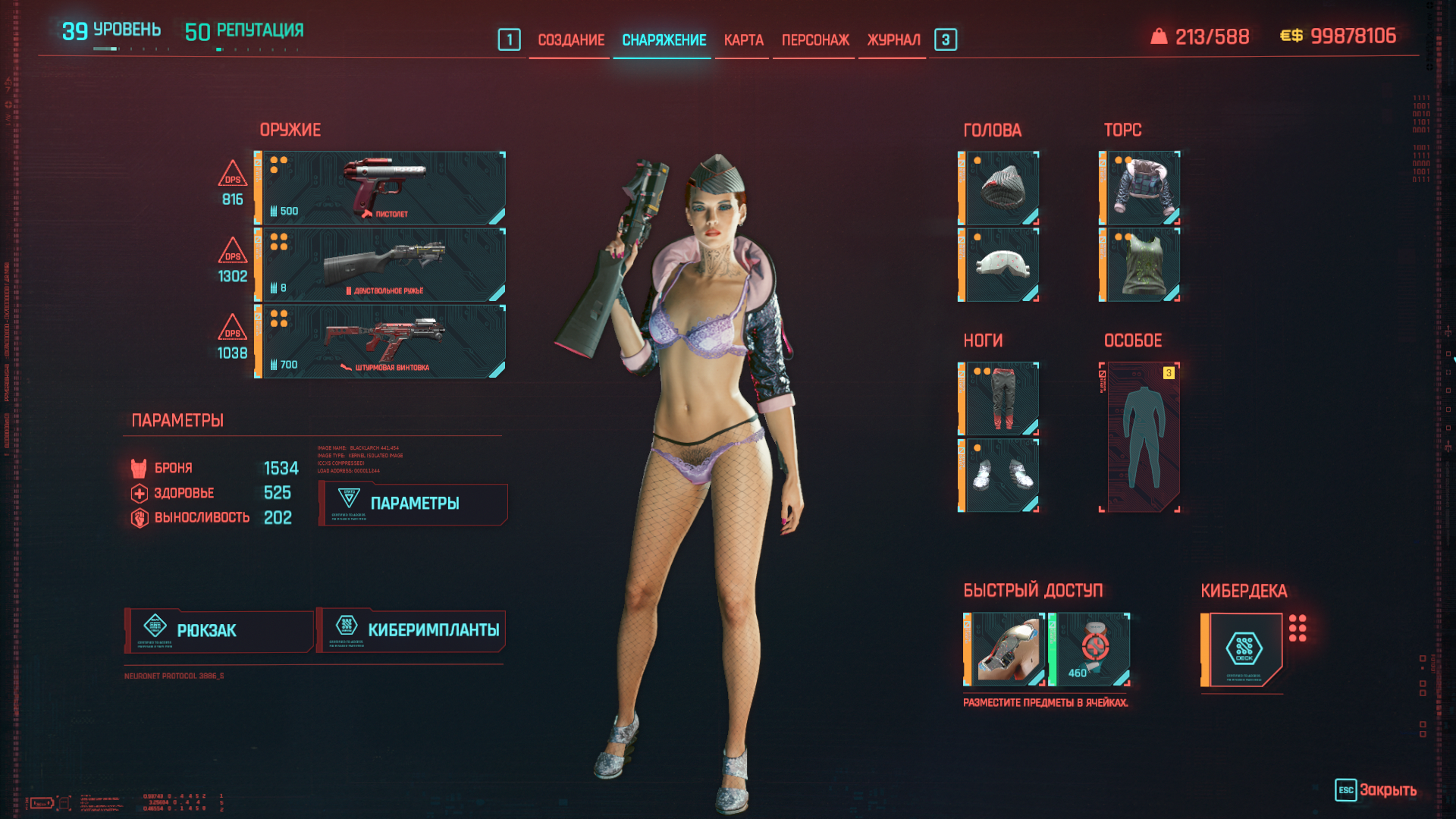This screenshot has width=1456, height=819.
Task: Go to the Персонаж tab
Action: click(x=815, y=40)
